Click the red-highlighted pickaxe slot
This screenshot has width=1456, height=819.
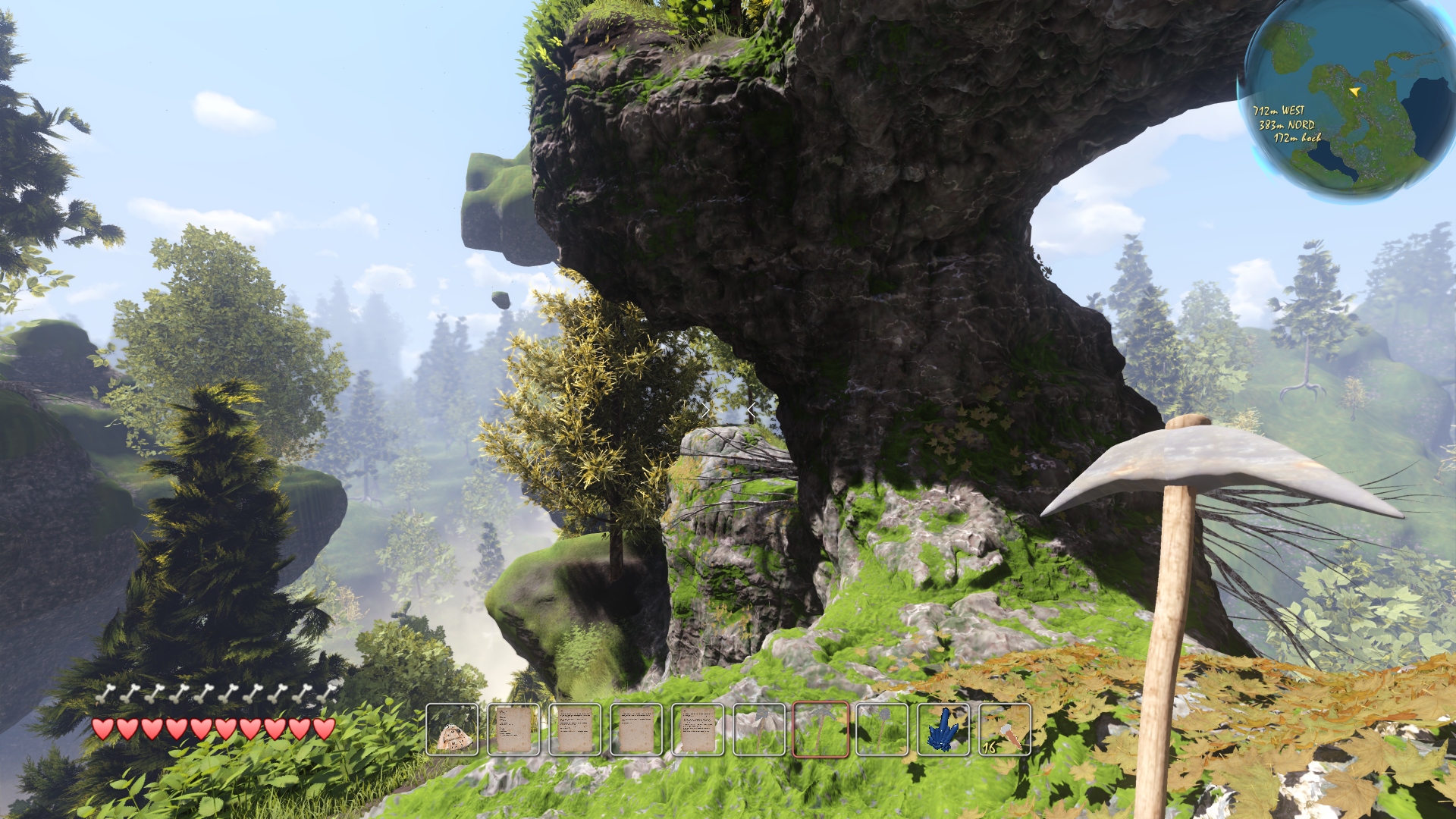click(x=821, y=730)
